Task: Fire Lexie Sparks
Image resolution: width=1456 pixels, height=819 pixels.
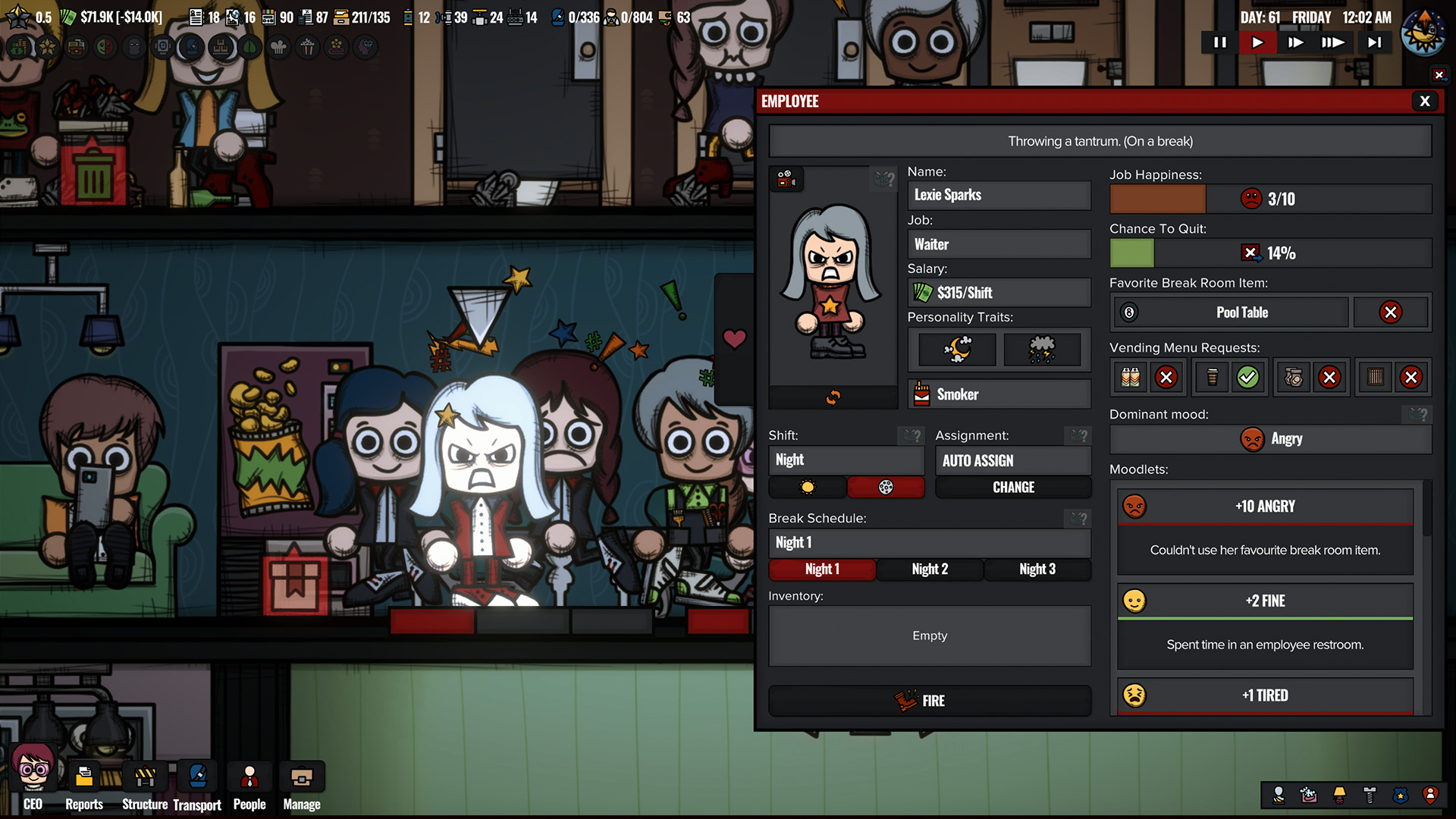Action: coord(930,701)
